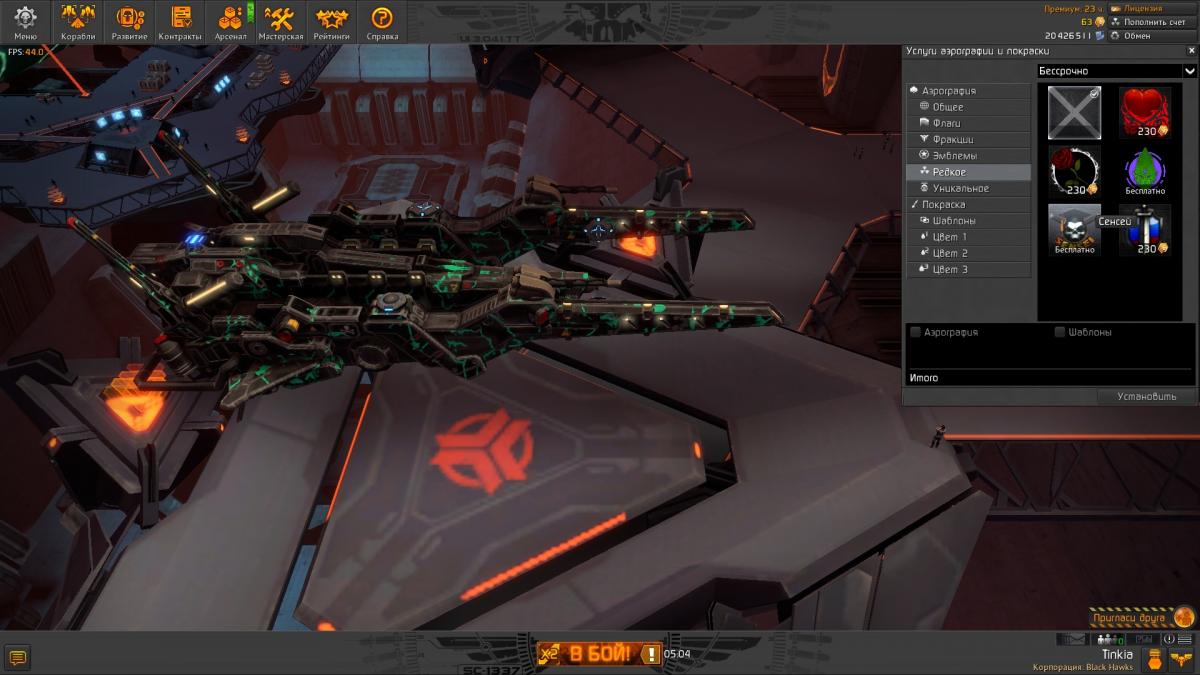Click the Установить button
This screenshot has width=1200, height=675.
pos(1147,397)
